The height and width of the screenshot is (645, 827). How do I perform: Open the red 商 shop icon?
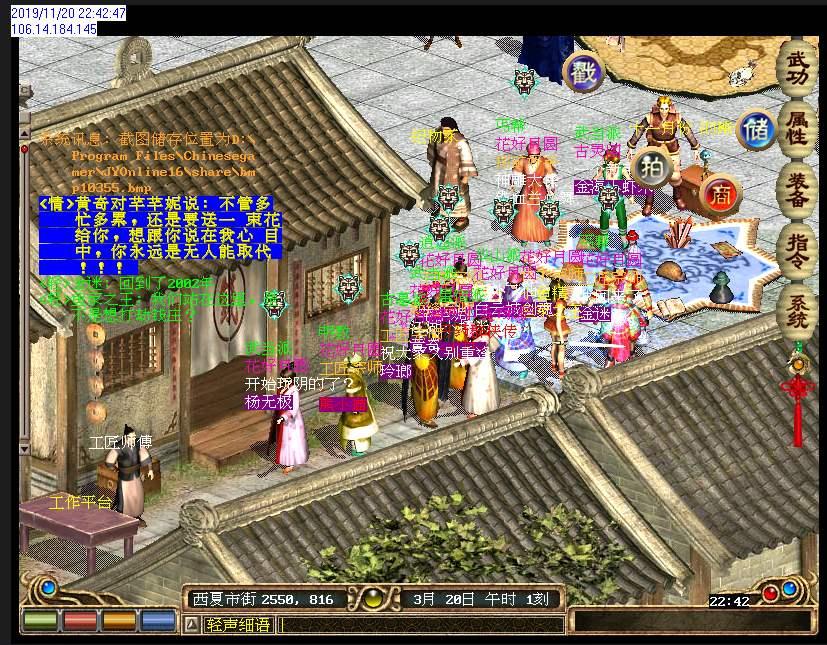[x=719, y=196]
